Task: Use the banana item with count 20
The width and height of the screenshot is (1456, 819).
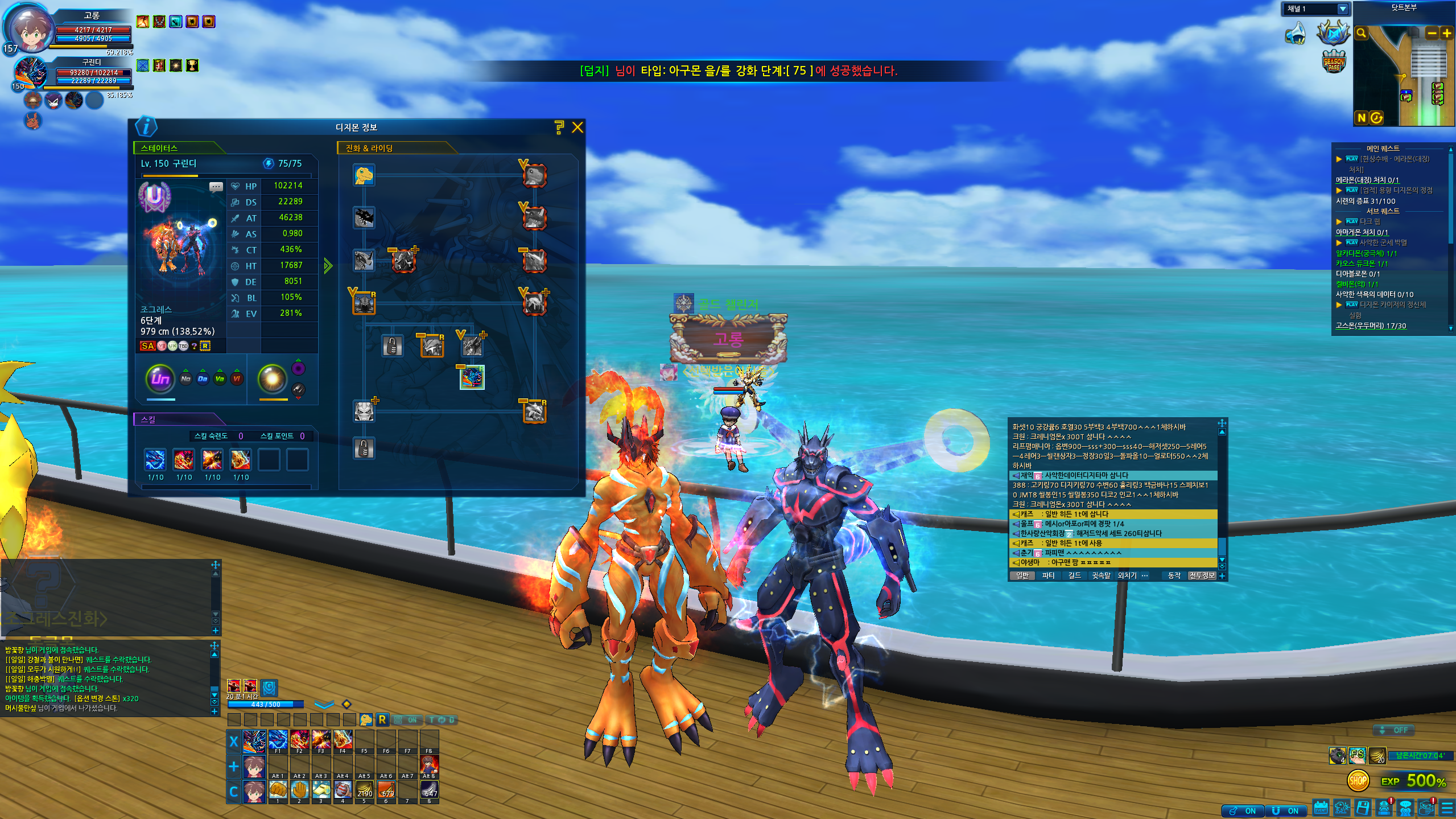Action: (x=1376, y=755)
